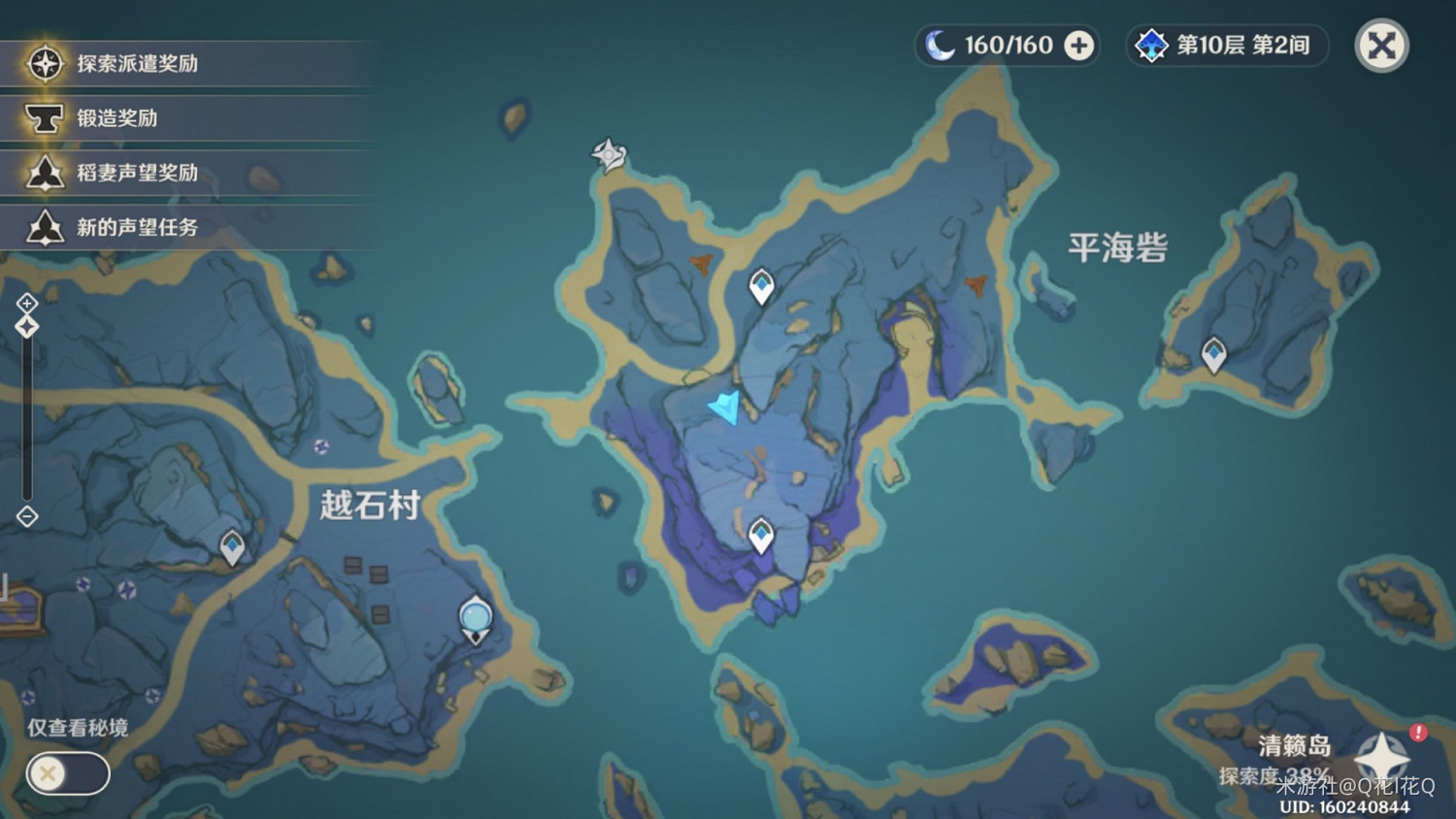
Task: Select the teleport waypoint near 越石村
Action: [x=231, y=546]
